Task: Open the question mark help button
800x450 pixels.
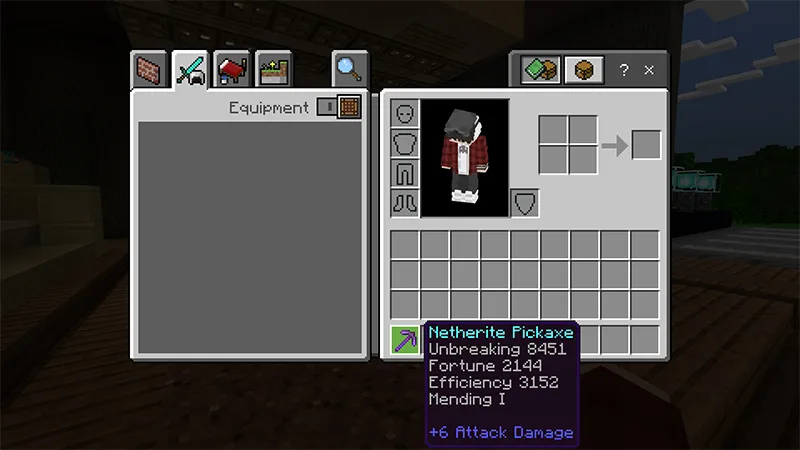Action: [x=624, y=70]
